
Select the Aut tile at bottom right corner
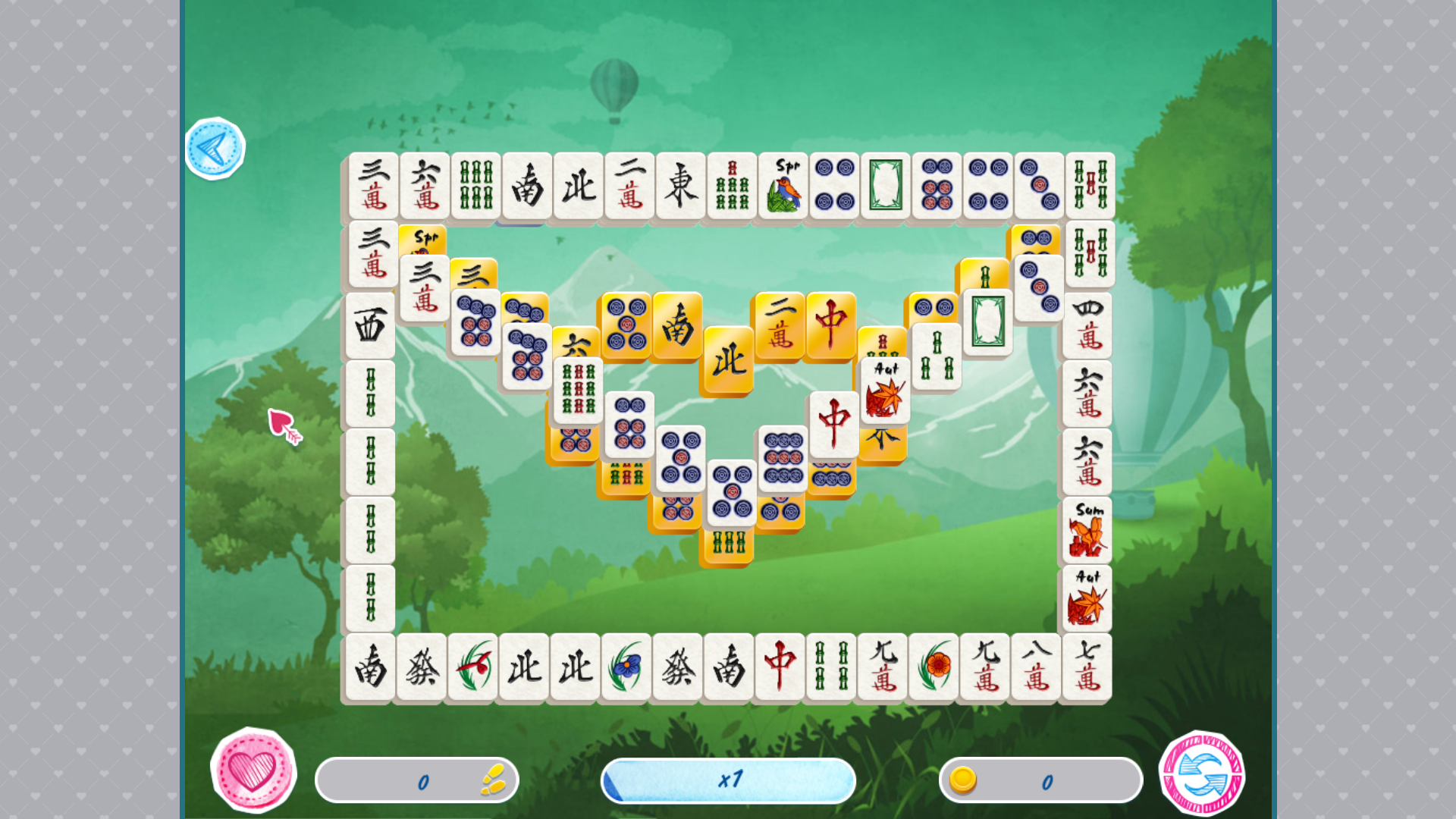[x=1087, y=595]
